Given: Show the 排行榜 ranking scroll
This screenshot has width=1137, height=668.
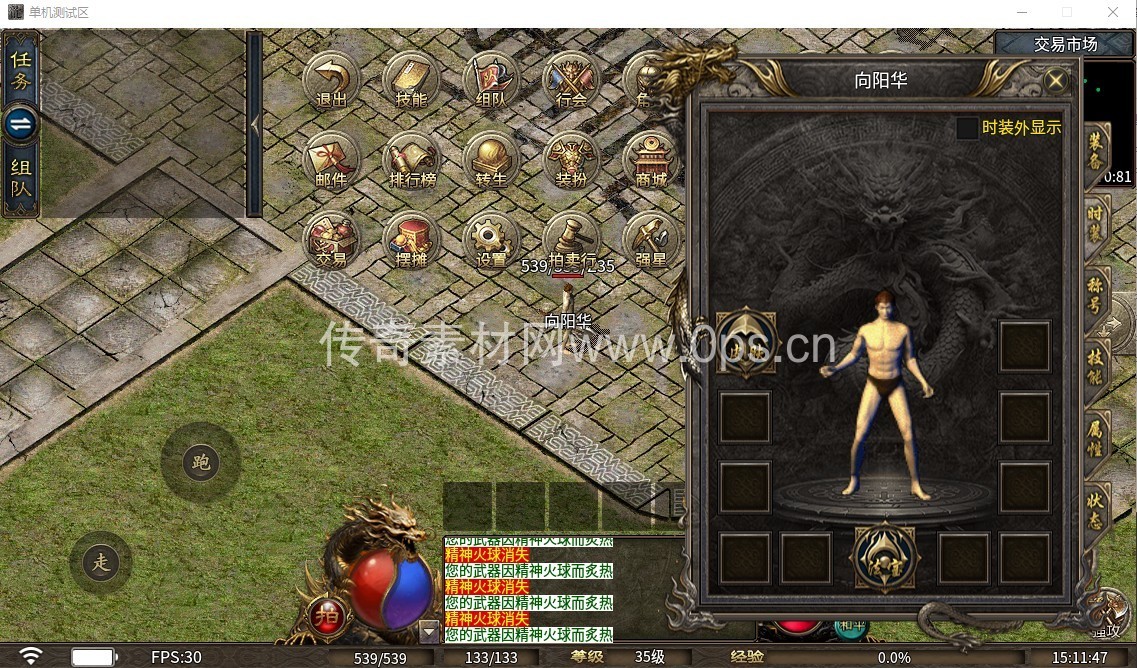Looking at the screenshot, I should [x=411, y=160].
